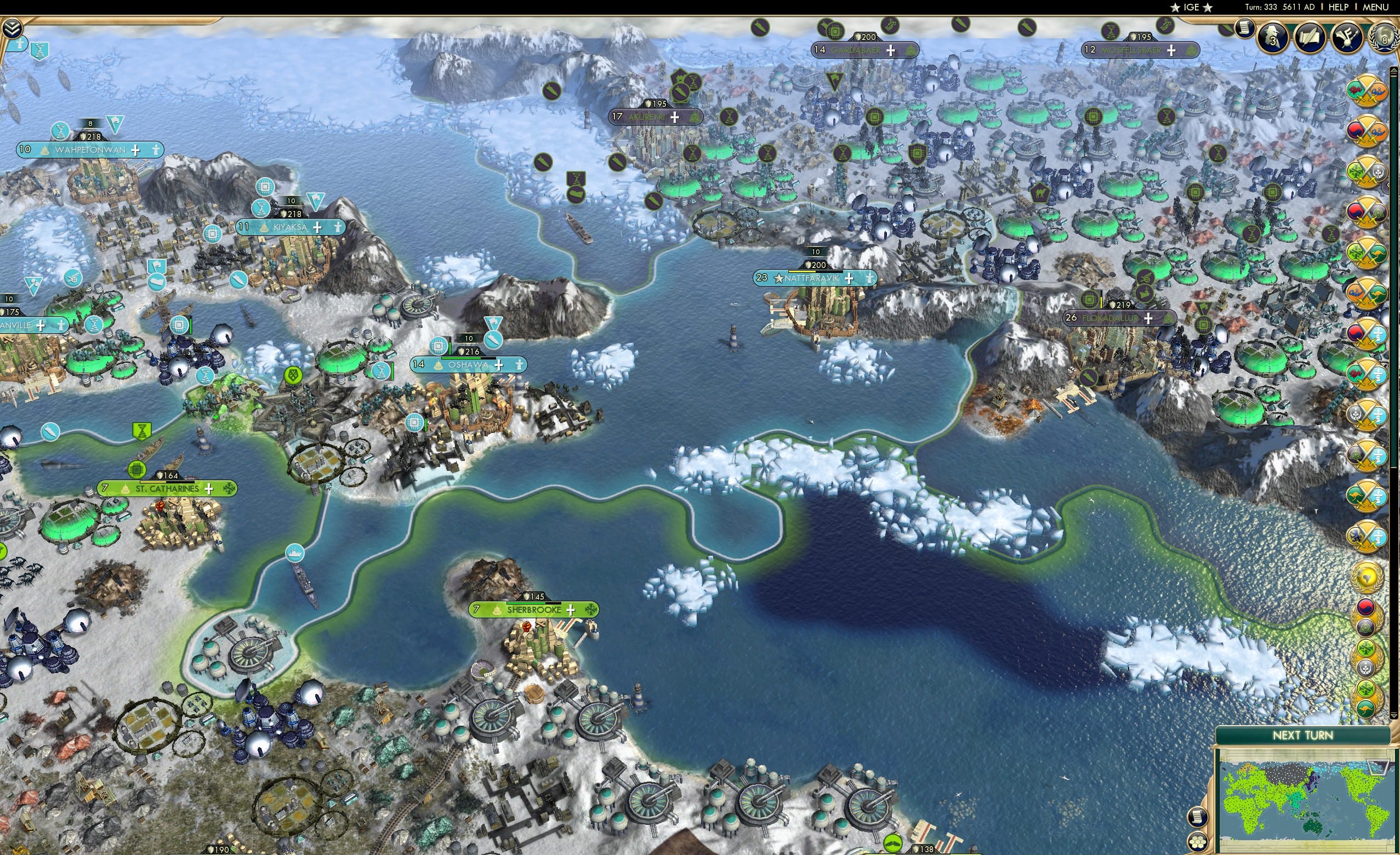1400x855 pixels.
Task: Open the HELP menu
Action: point(1338,7)
